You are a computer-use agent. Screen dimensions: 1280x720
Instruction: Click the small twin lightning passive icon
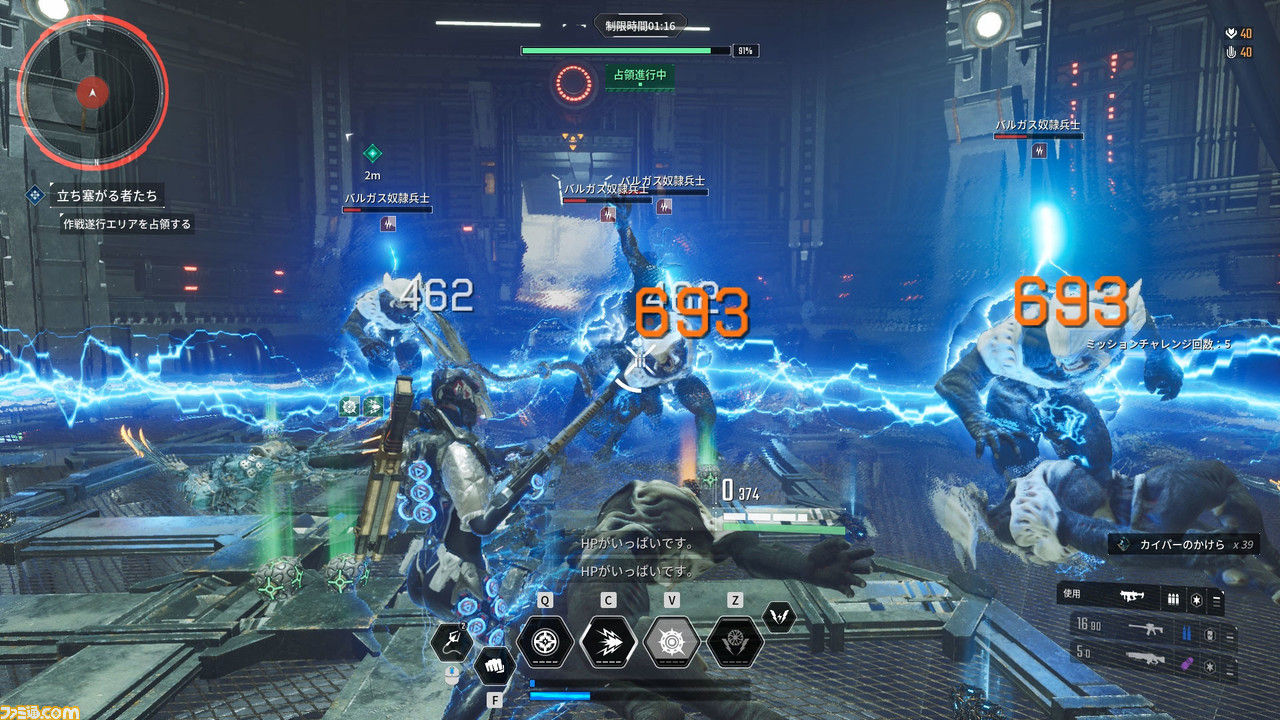pyautogui.click(x=779, y=617)
